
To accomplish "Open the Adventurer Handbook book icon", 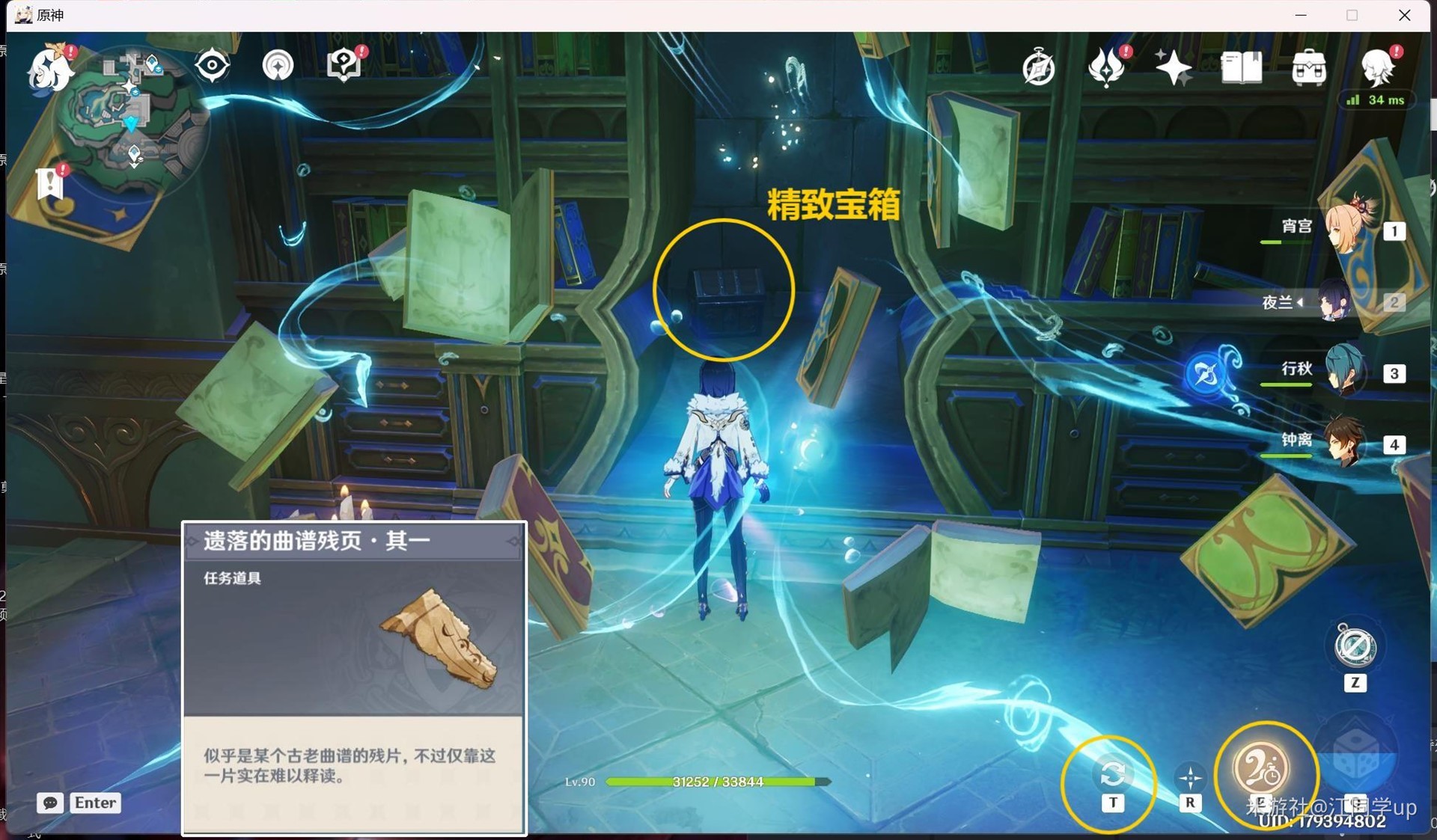I will click(1242, 67).
